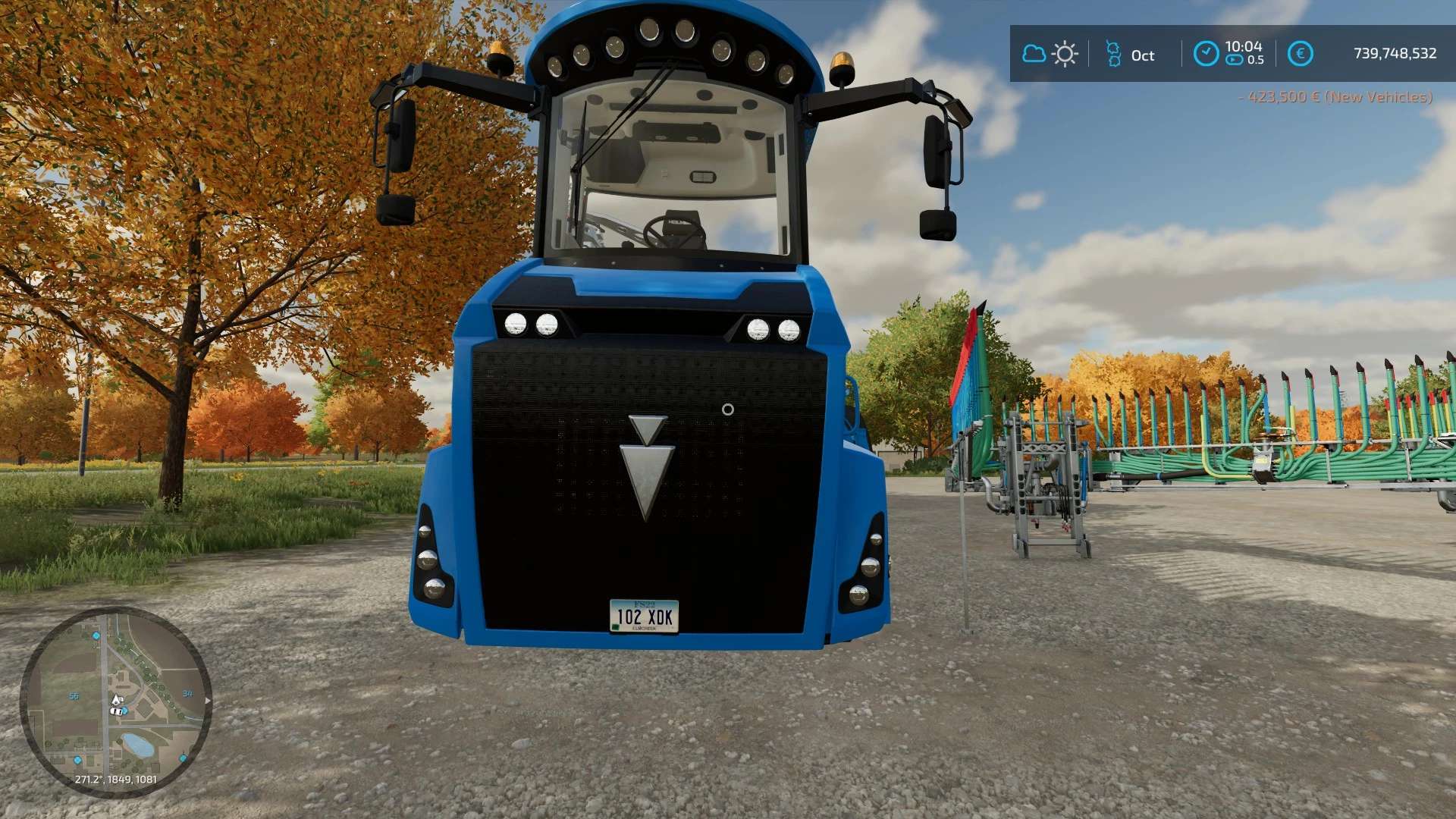Select the season icon beside Oct

coord(1113,55)
